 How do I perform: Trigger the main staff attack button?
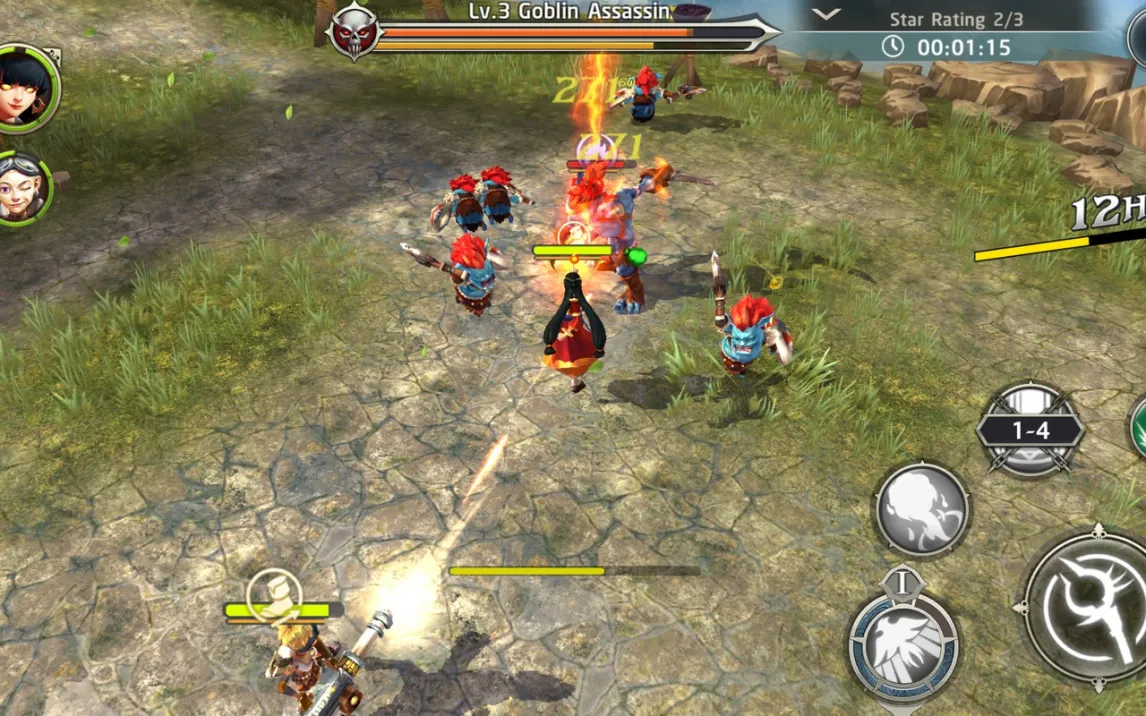[1090, 606]
